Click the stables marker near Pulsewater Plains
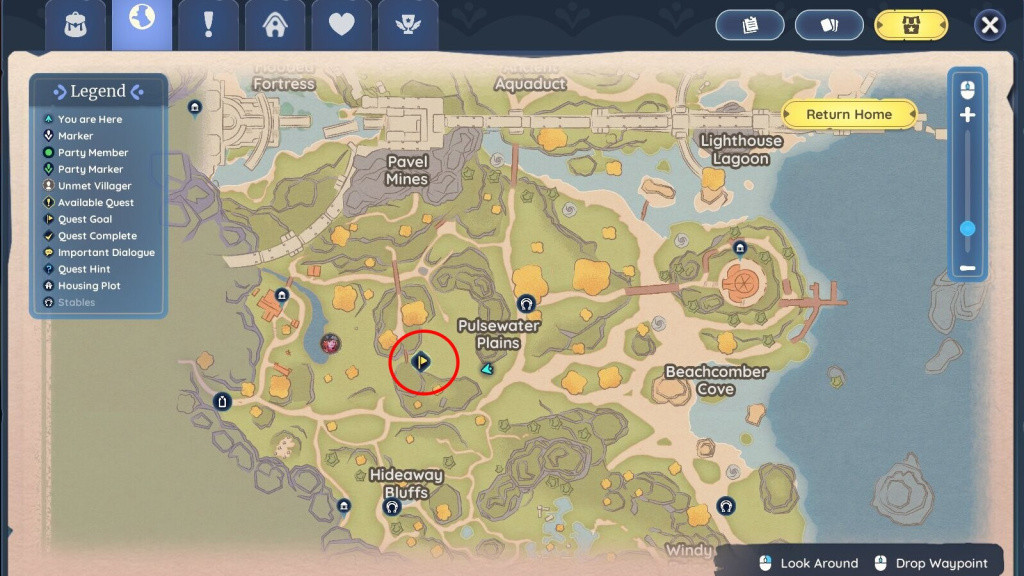 click(526, 304)
